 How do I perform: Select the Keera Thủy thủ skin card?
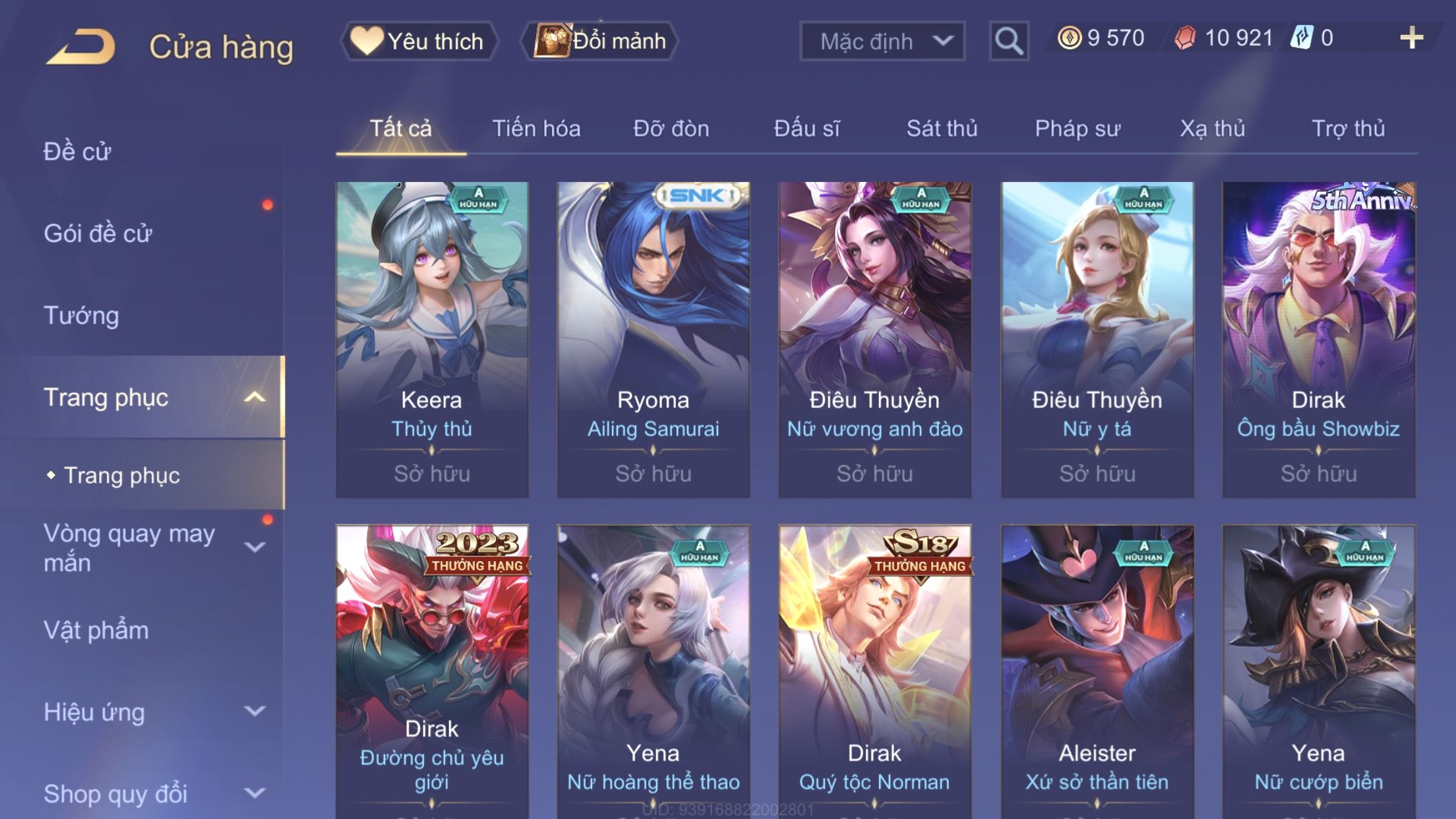[432, 339]
